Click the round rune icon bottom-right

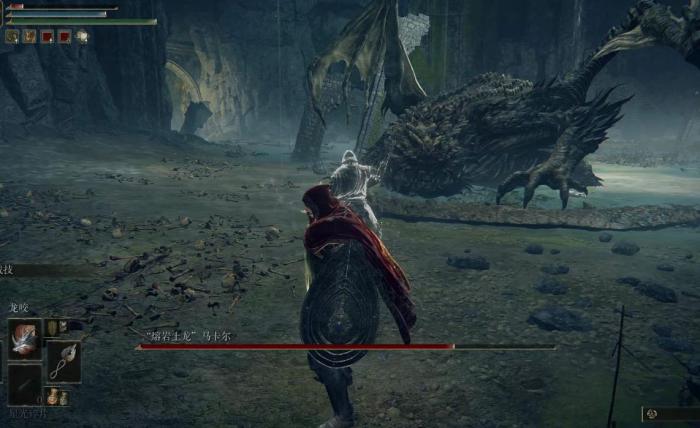[651, 413]
